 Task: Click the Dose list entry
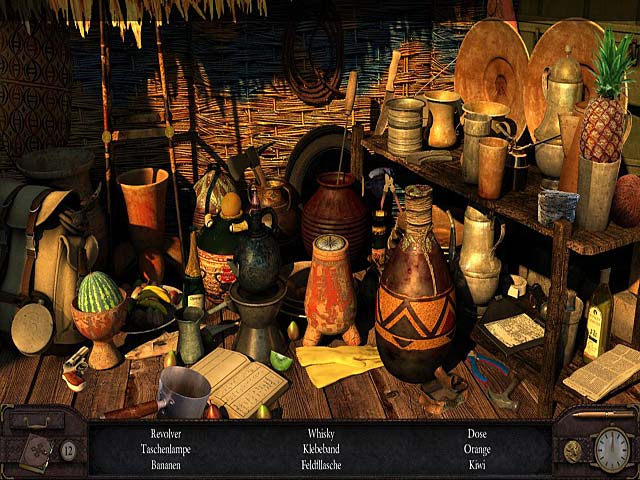(x=477, y=434)
